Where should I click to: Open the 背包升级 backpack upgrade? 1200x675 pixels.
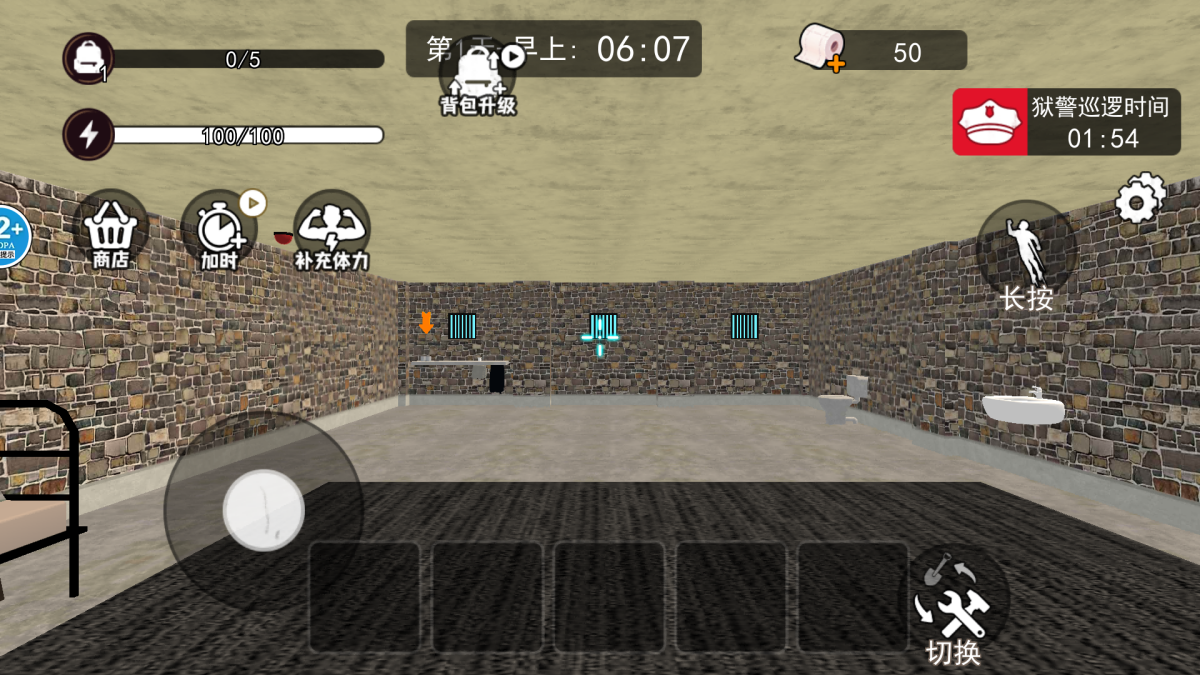478,78
